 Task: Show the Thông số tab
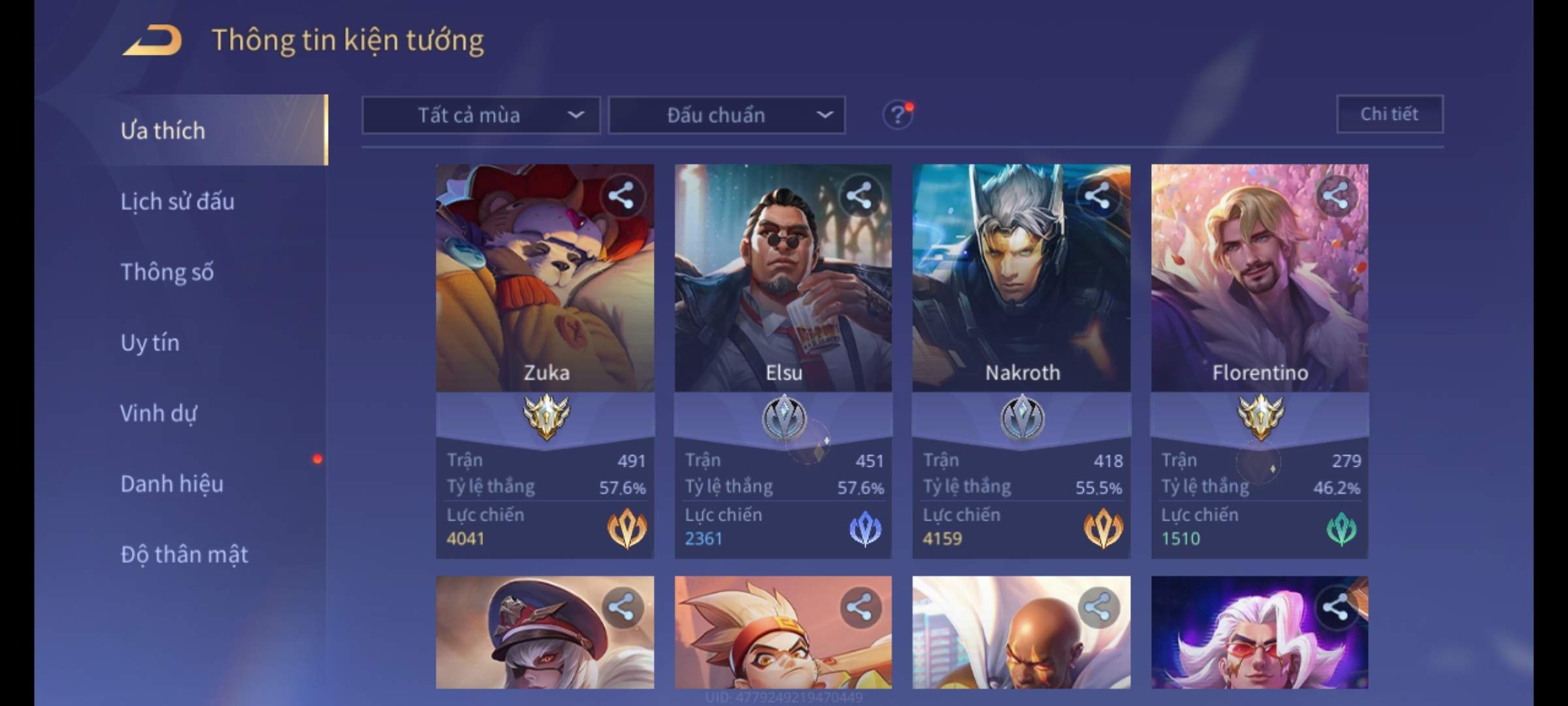167,272
